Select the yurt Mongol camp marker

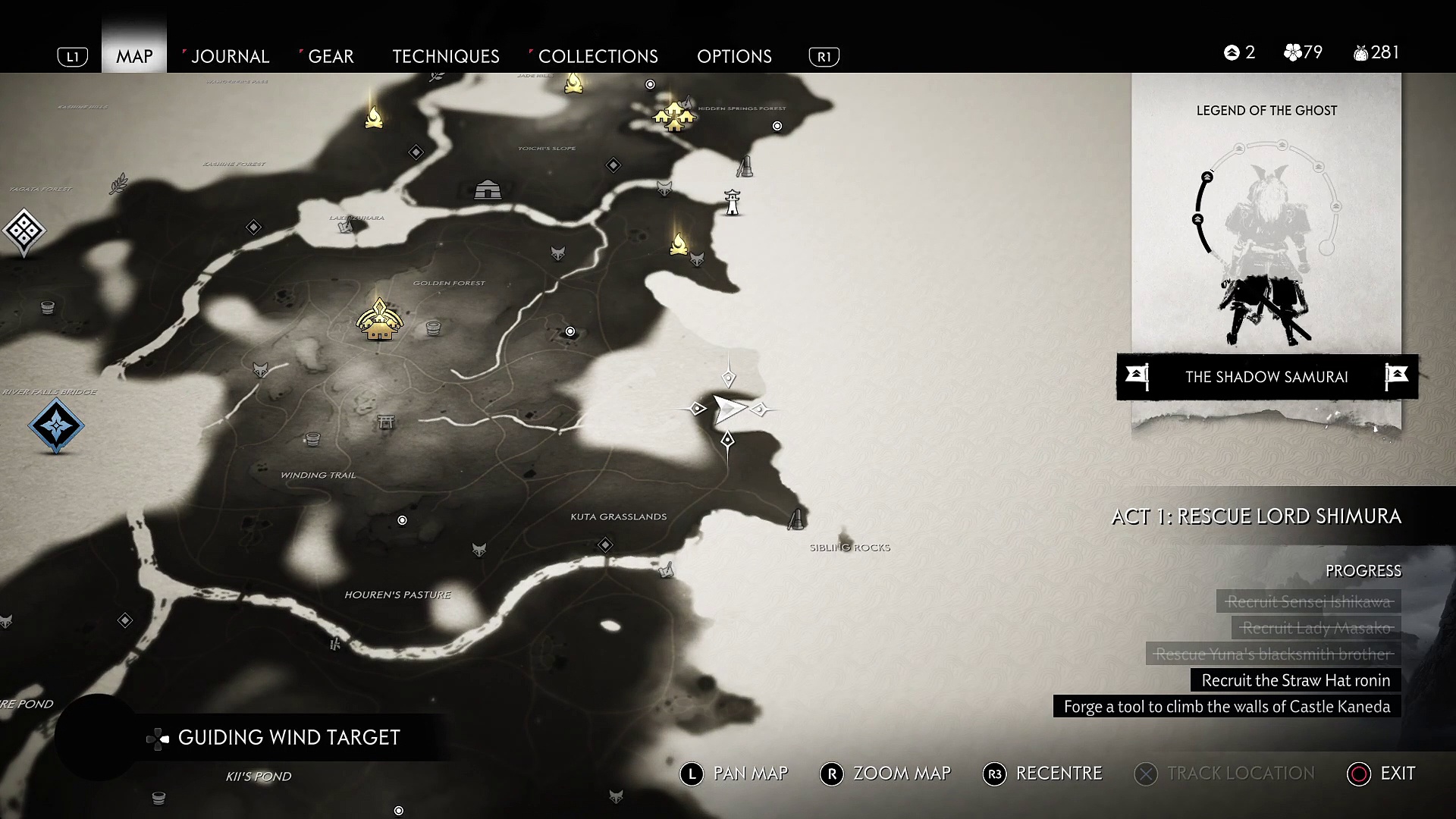pyautogui.click(x=487, y=190)
